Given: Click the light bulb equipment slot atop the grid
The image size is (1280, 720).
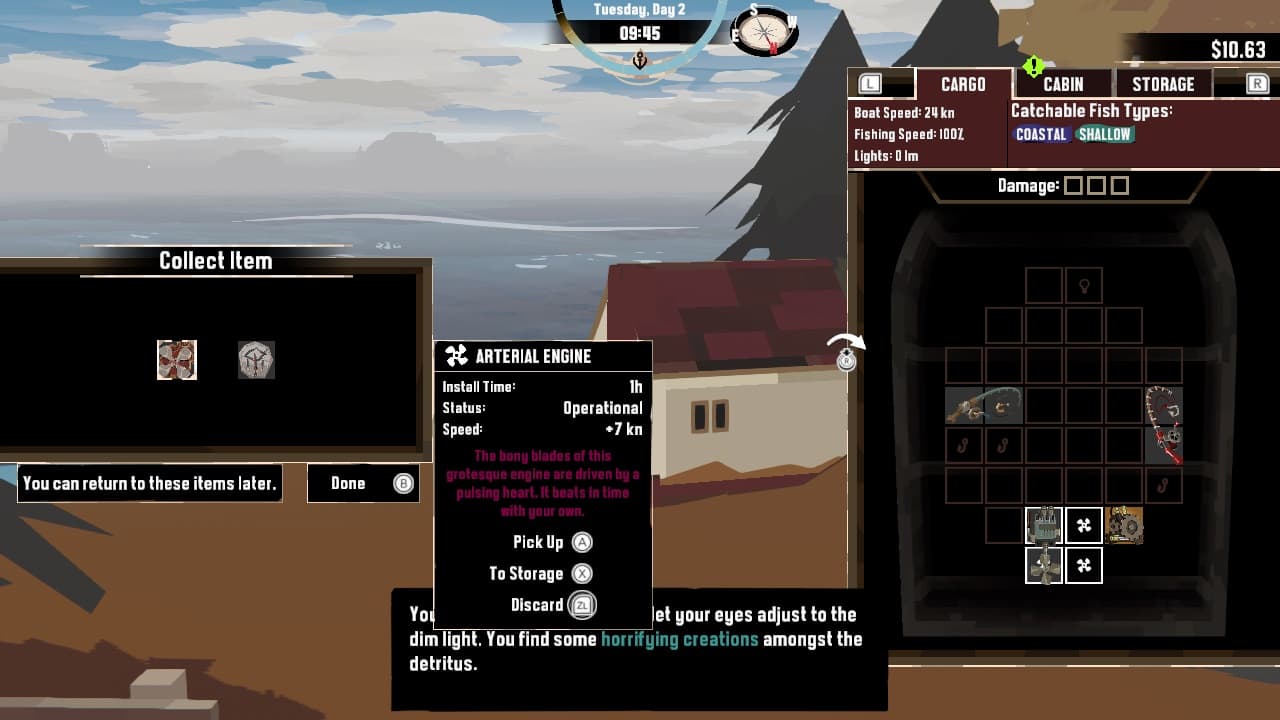Looking at the screenshot, I should tap(1084, 285).
